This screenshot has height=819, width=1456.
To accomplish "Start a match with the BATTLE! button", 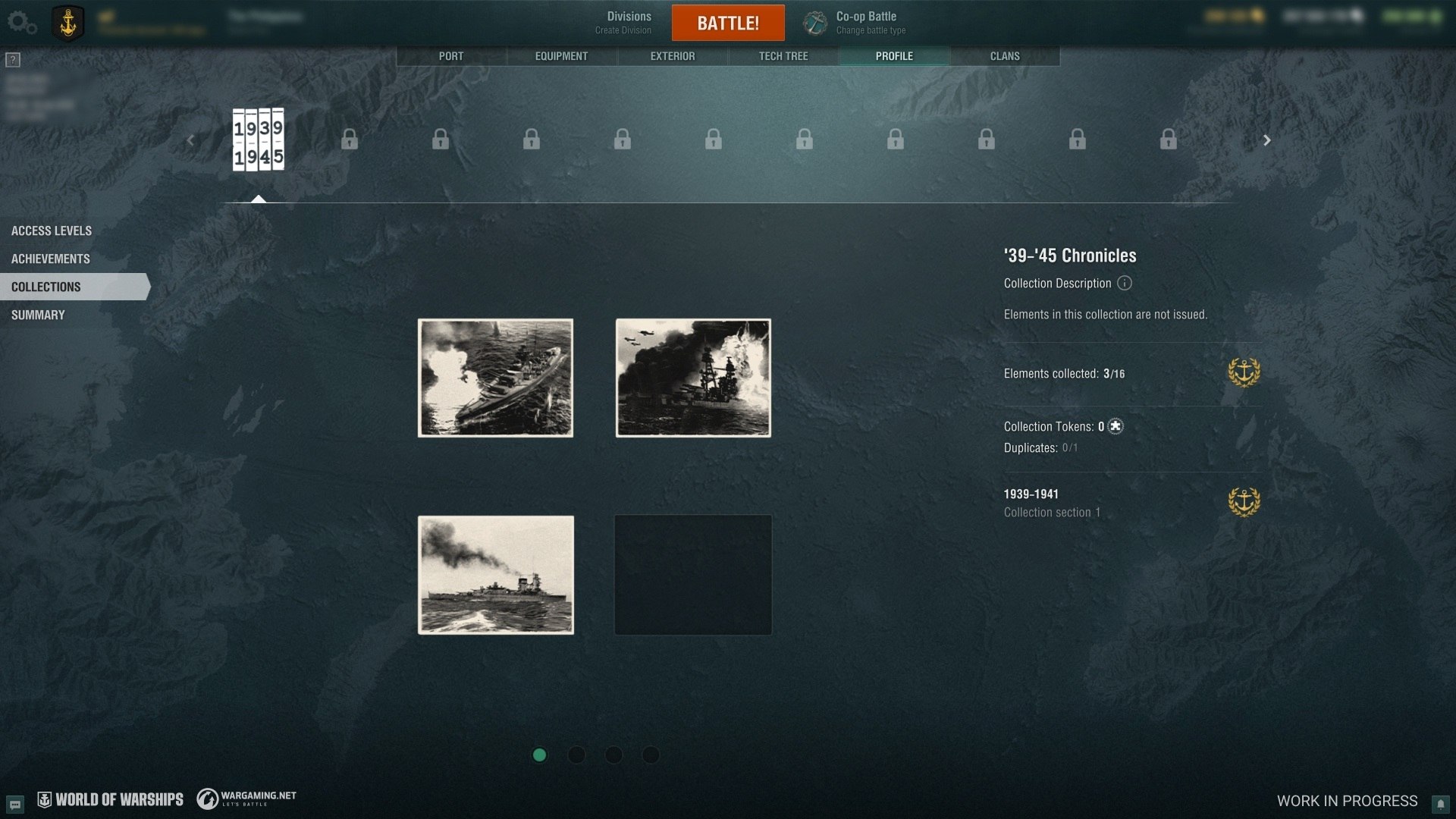I will point(728,23).
